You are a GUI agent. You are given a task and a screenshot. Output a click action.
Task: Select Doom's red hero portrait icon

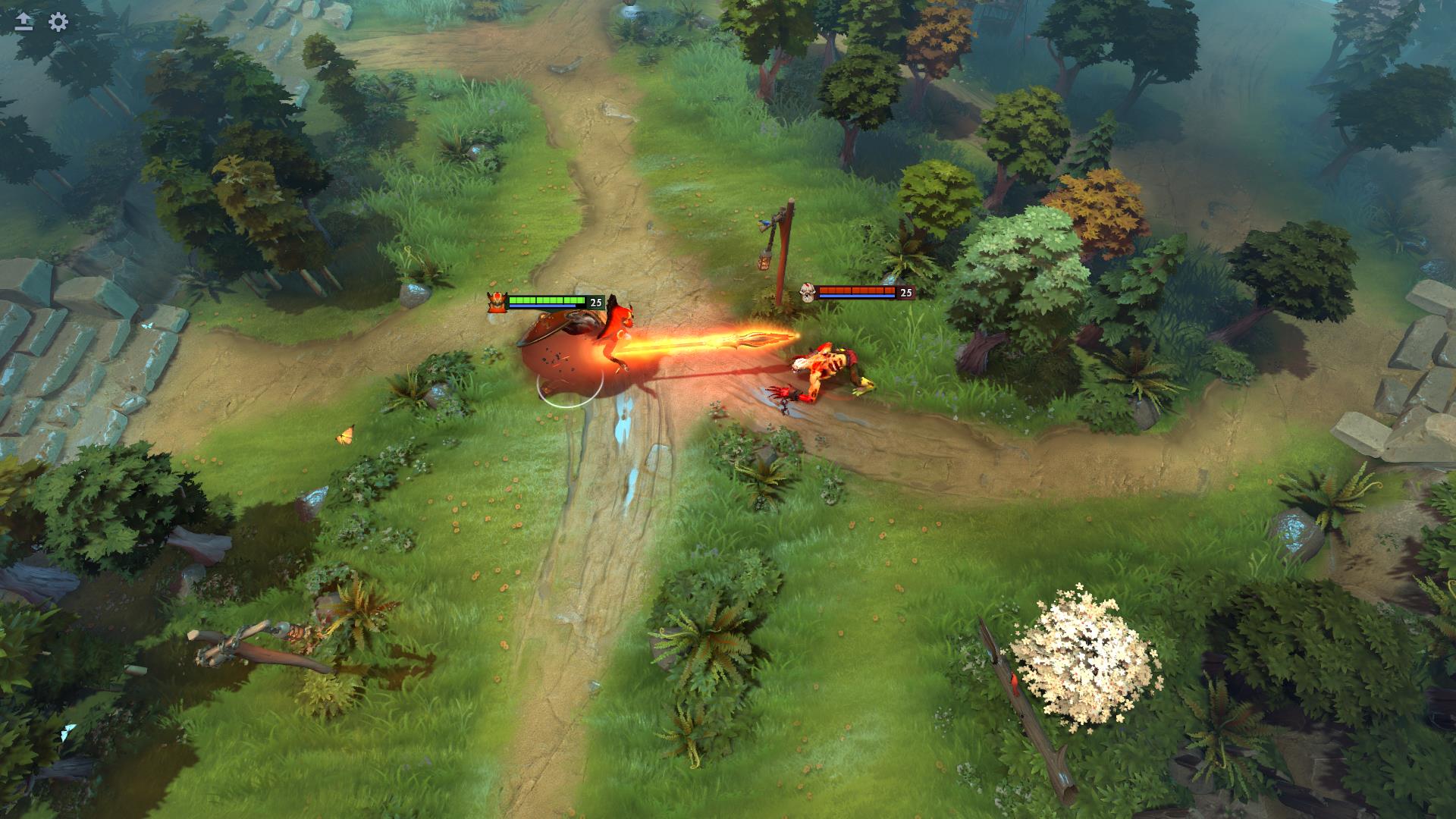tap(497, 300)
